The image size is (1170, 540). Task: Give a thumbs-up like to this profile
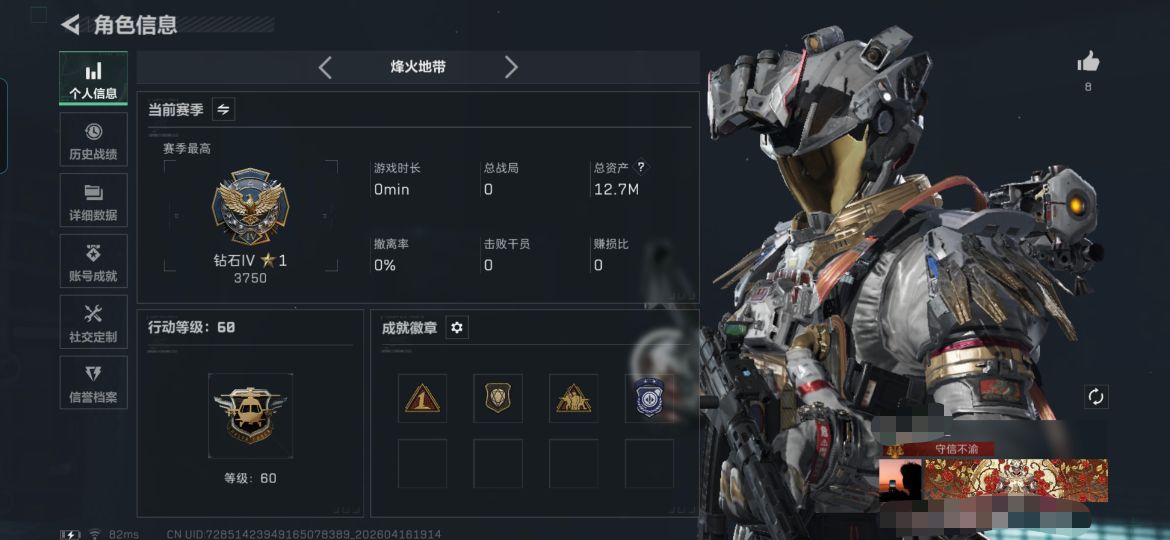[1088, 63]
